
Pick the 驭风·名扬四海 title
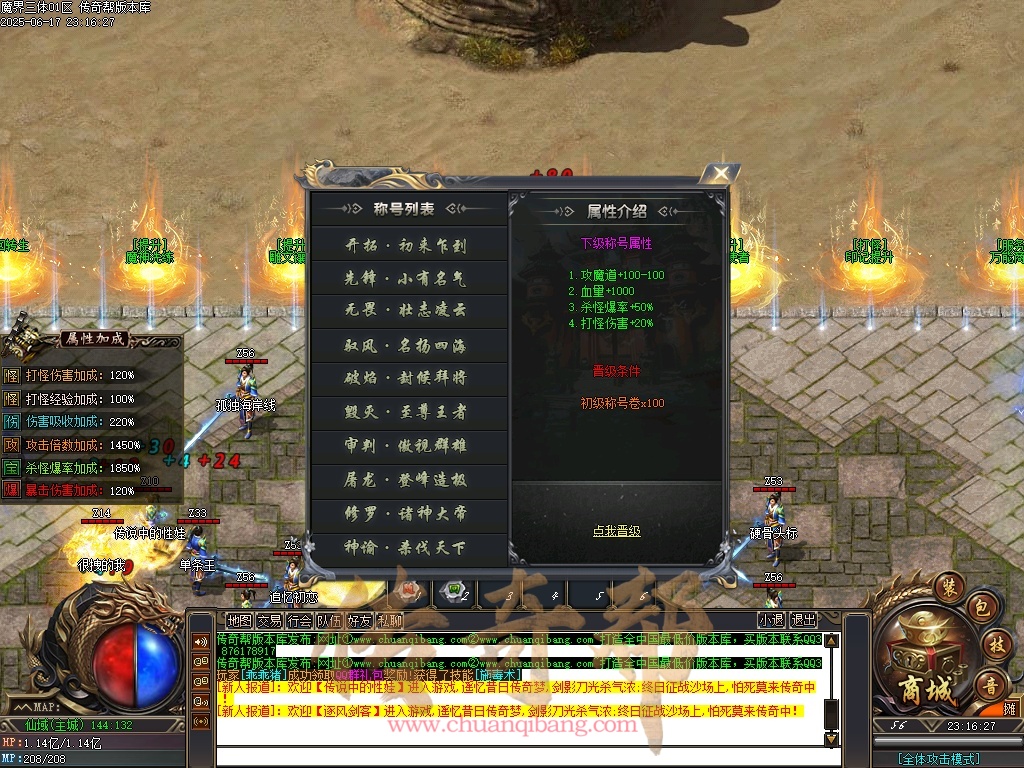click(406, 346)
